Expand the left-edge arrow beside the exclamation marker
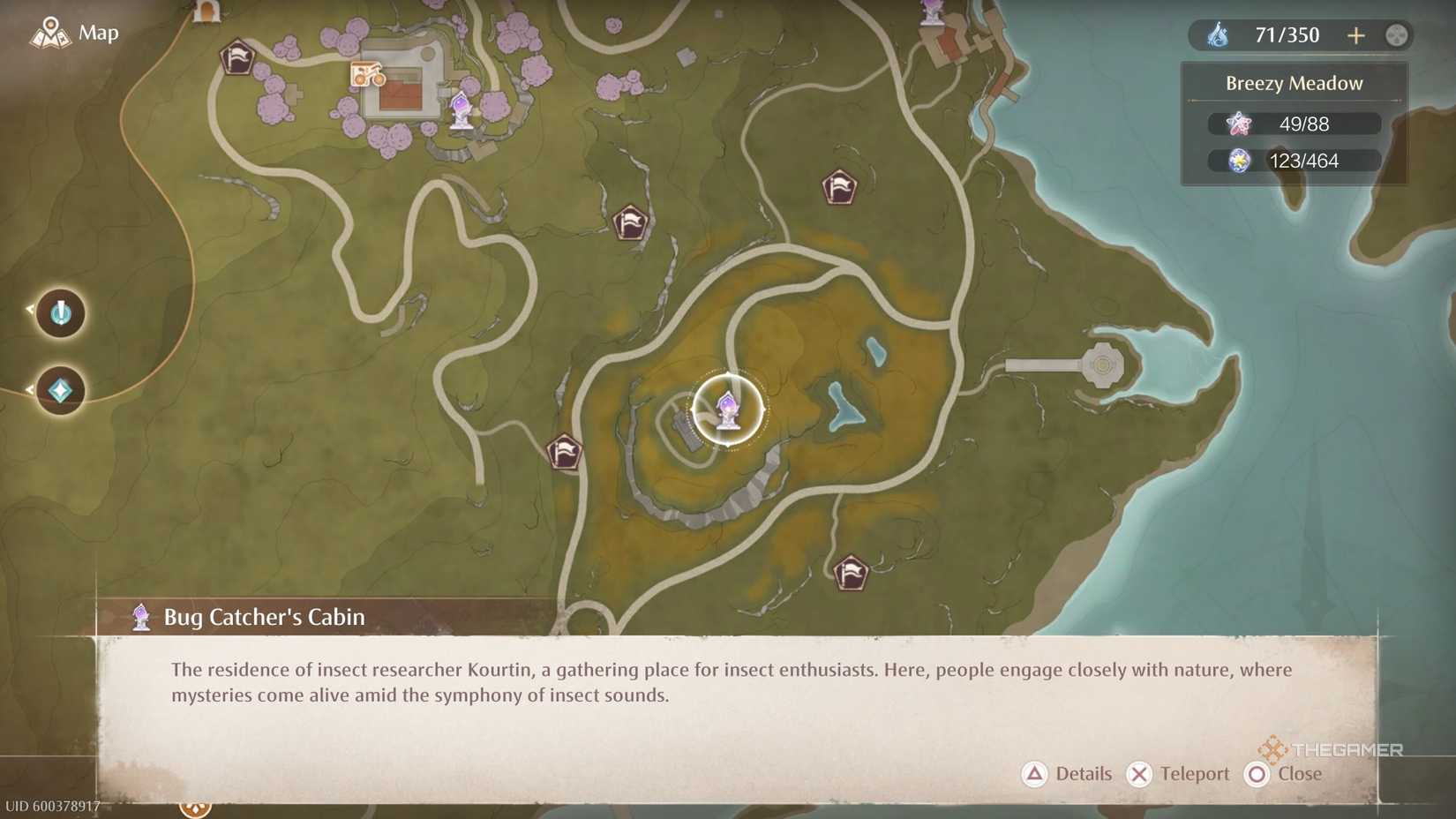The image size is (1456, 819). pos(31,310)
